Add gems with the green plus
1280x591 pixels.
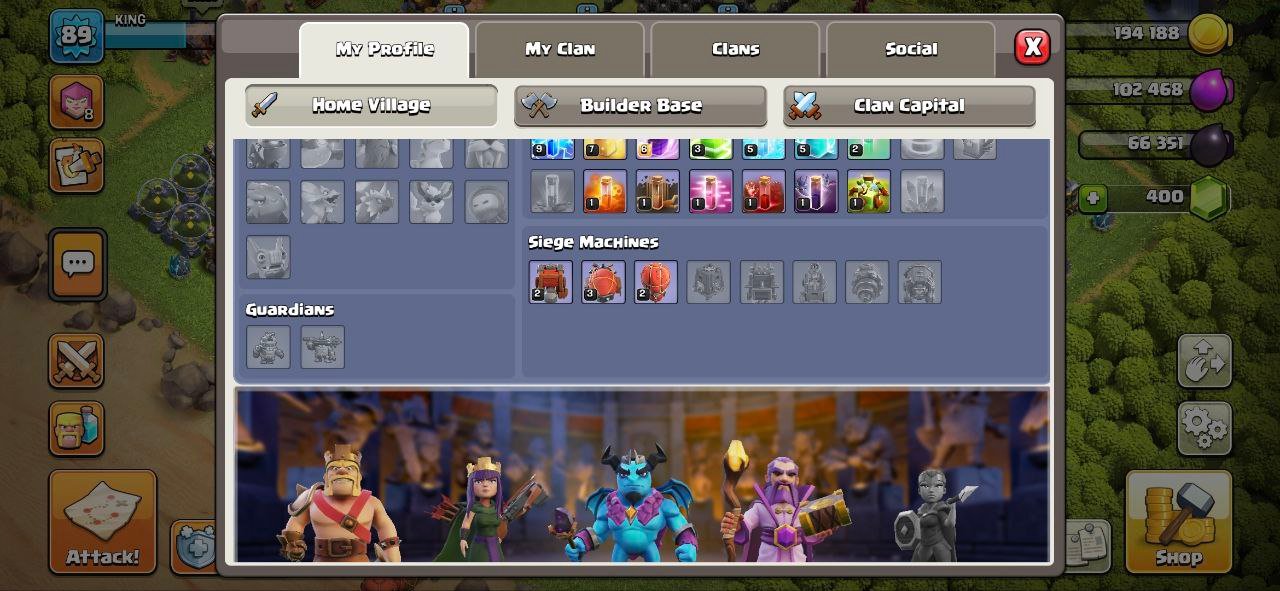pos(1092,198)
